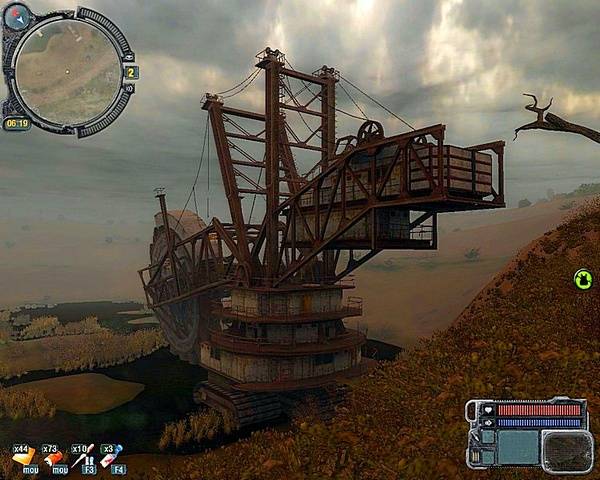This screenshot has height=480, width=600.
Task: Select the x44 yellow item quick slot
Action: click(x=23, y=457)
